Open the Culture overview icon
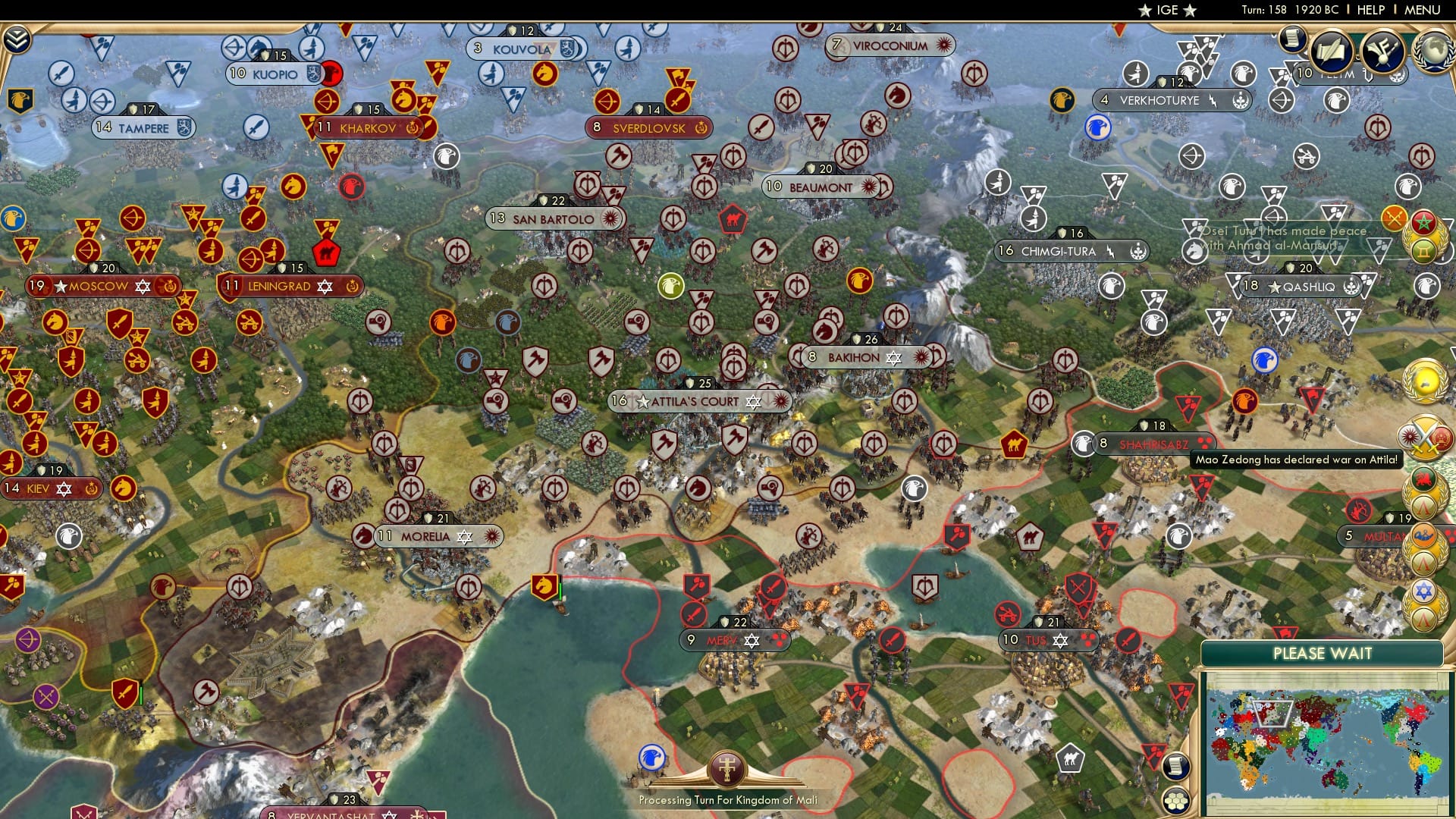Screen dimensions: 1456x819 1382,50
